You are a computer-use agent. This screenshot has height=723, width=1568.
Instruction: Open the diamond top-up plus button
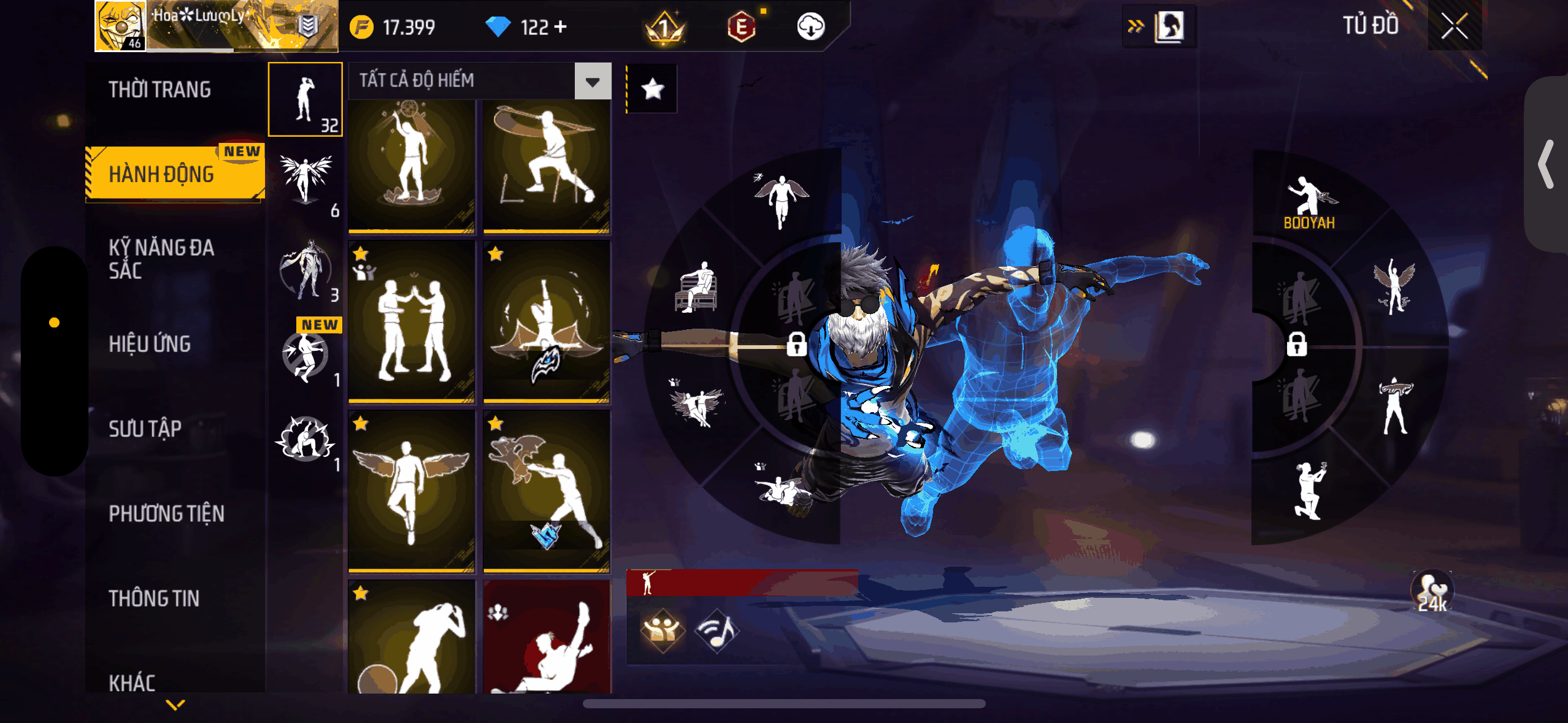pyautogui.click(x=561, y=27)
